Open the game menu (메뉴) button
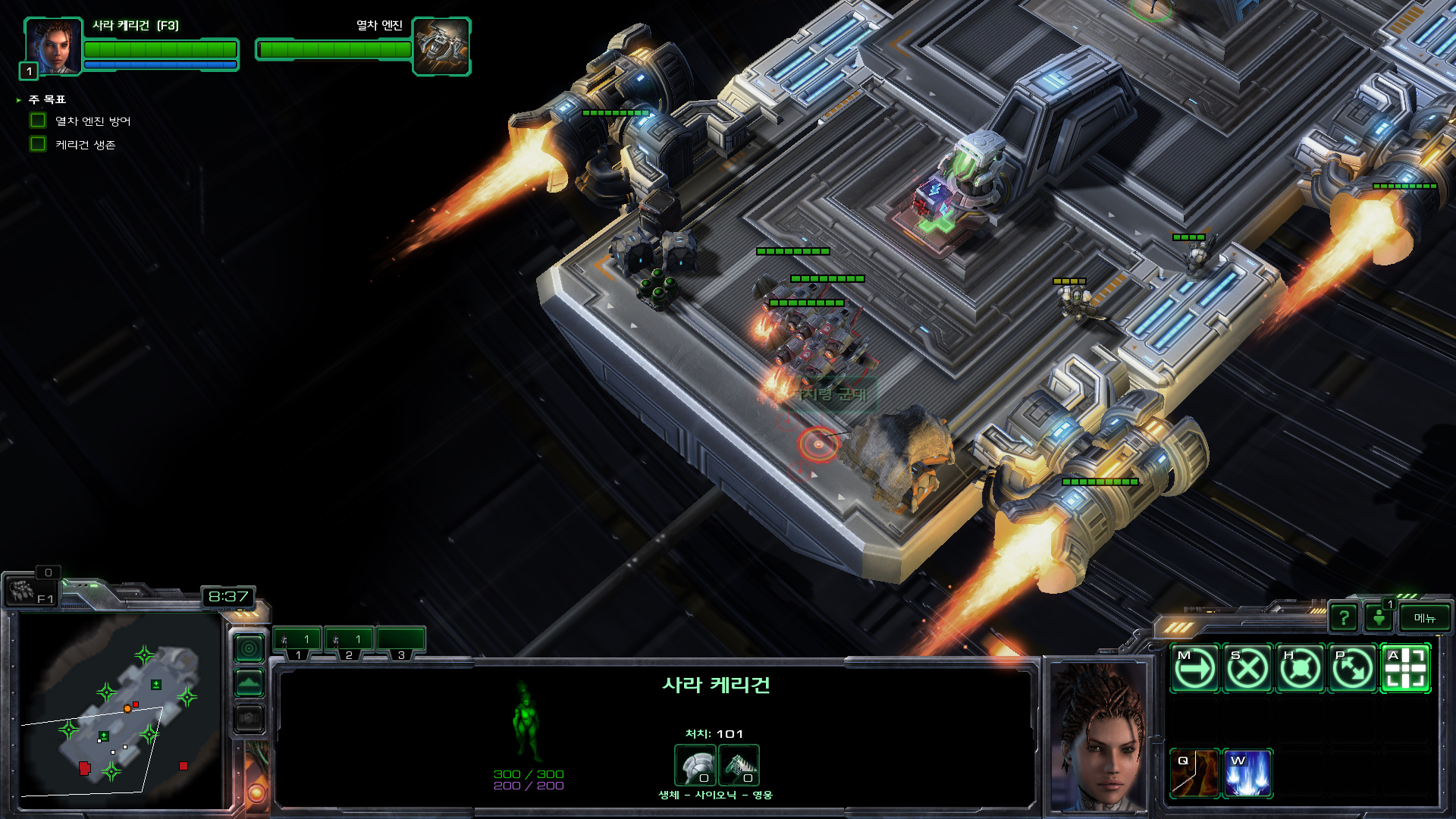The width and height of the screenshot is (1456, 819). pyautogui.click(x=1424, y=618)
